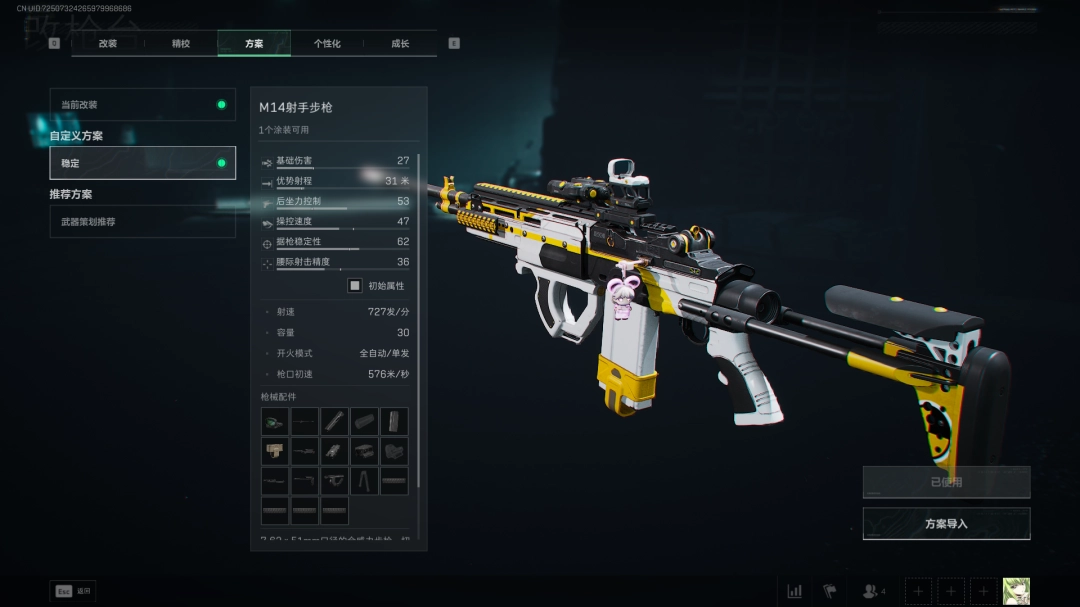Select the green-lens scope attachment slot
This screenshot has height=607, width=1080.
[x=275, y=421]
